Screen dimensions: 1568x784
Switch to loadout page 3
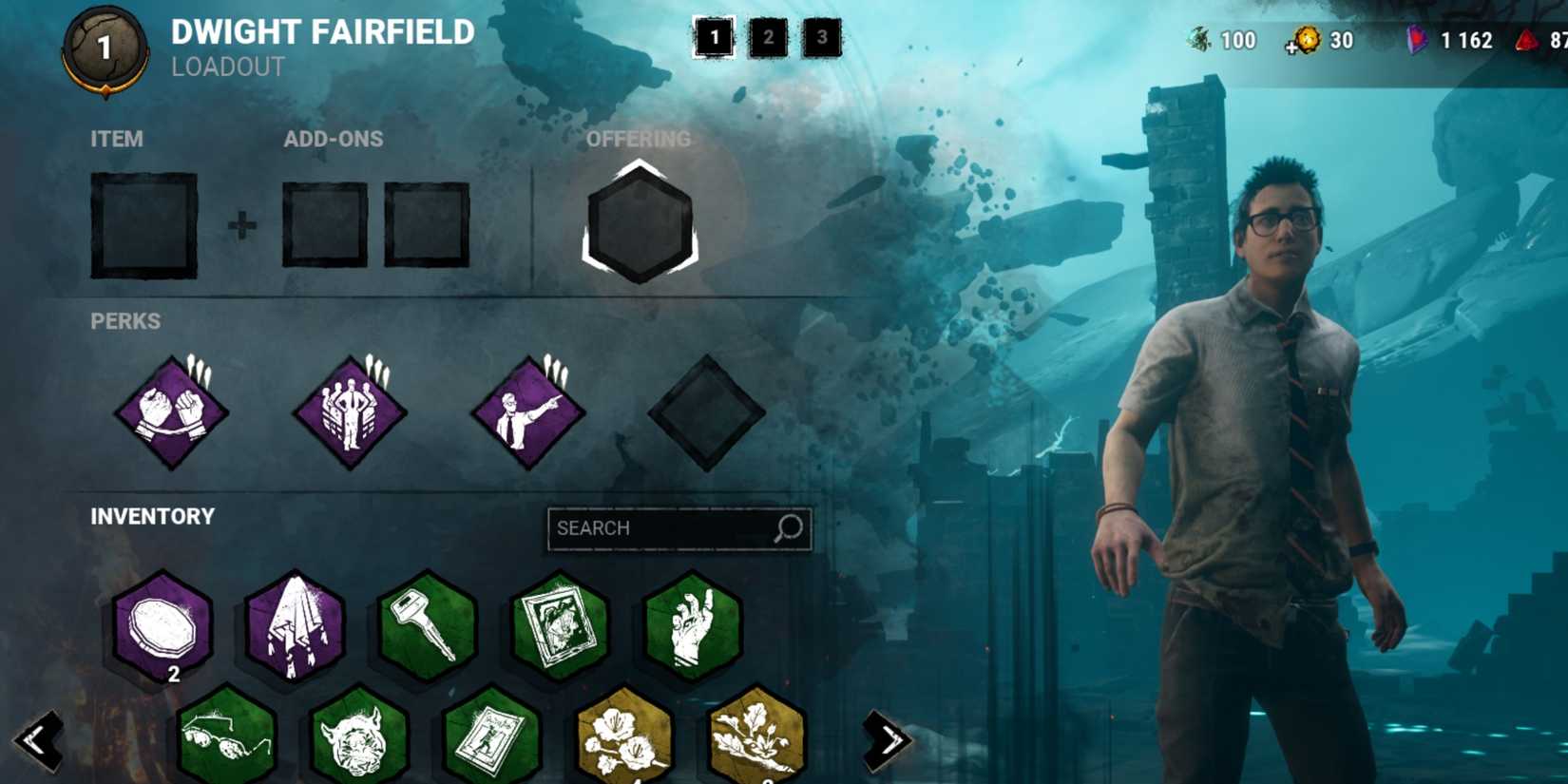pyautogui.click(x=823, y=39)
